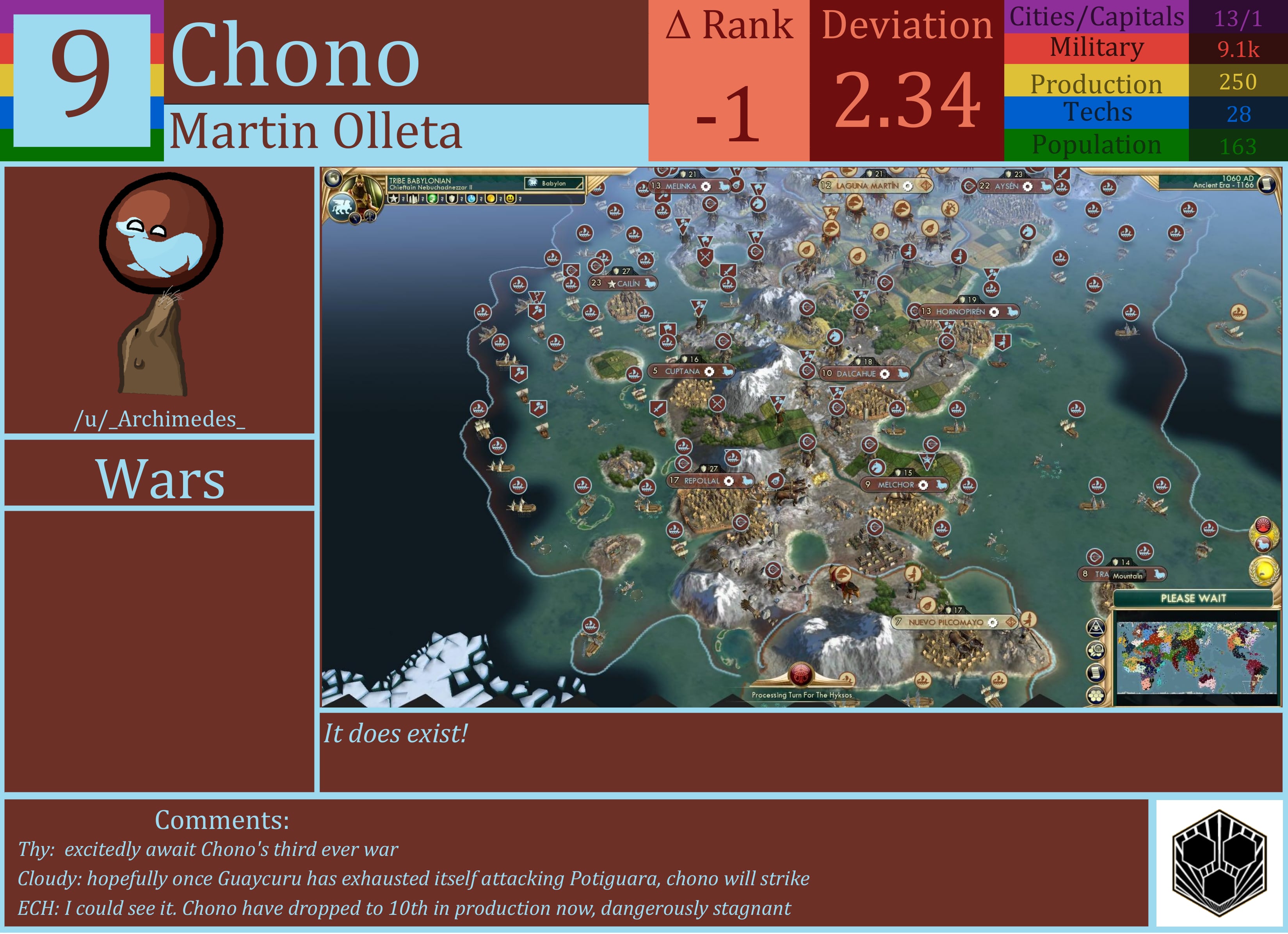The height and width of the screenshot is (934, 1288).
Task: Switch to strategic view with the hex icon
Action: point(1096,694)
